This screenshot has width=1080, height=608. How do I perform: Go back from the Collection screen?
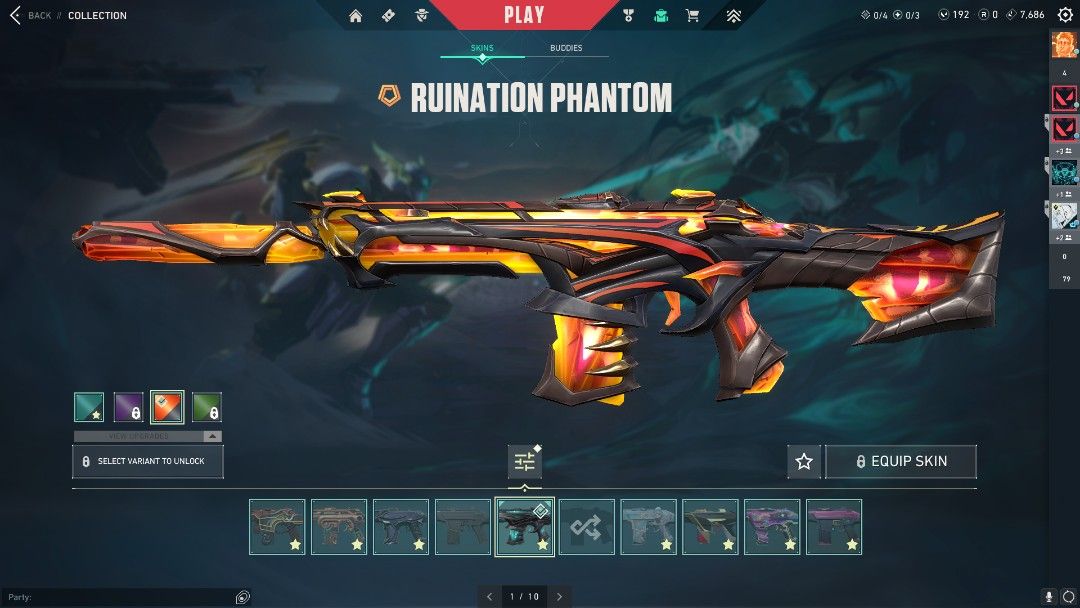click(28, 15)
